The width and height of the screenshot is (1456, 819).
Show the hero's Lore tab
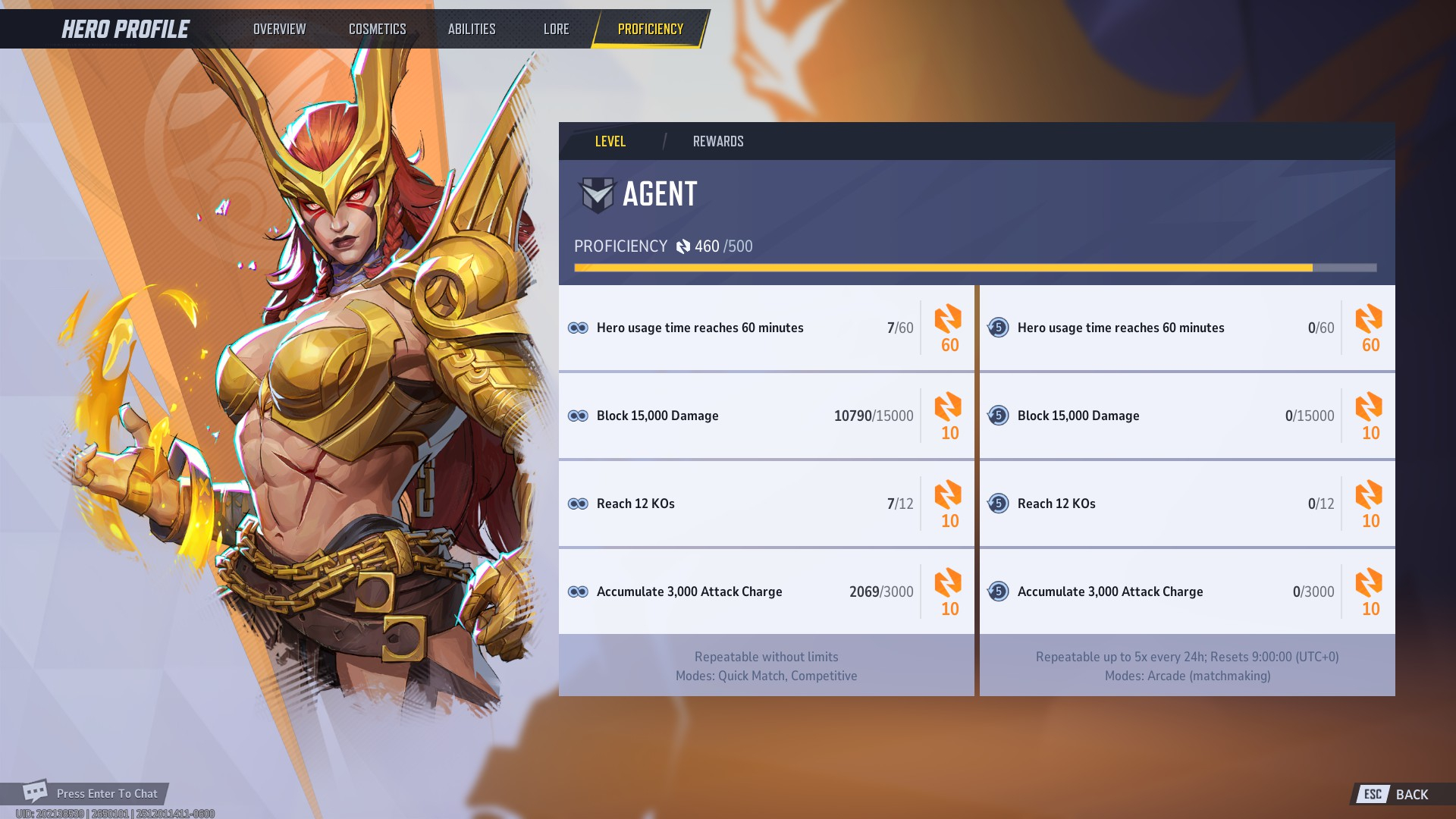pyautogui.click(x=556, y=29)
